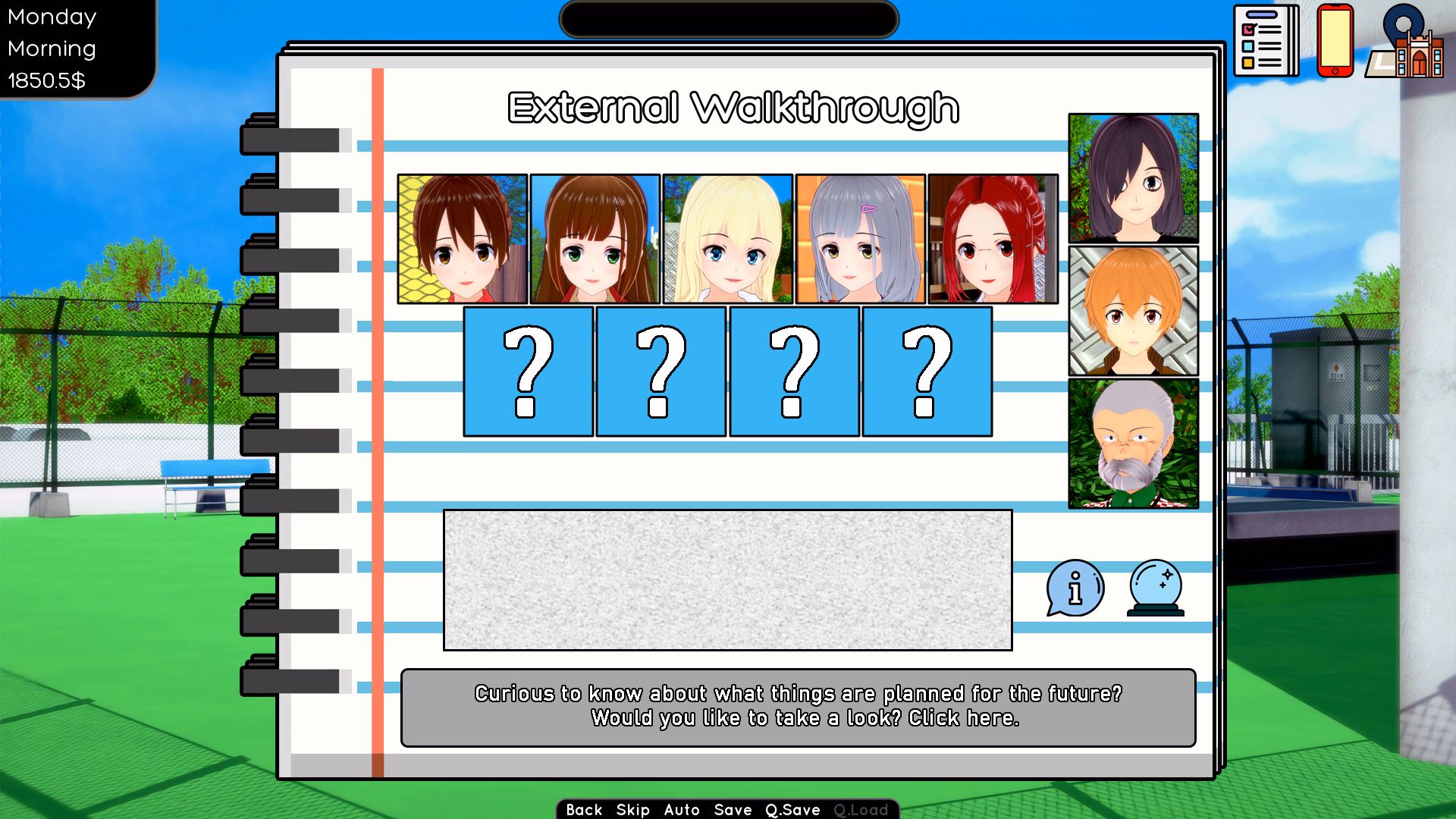Select the silver-haired girl with hairpin portrait
The image size is (1456, 819).
[859, 239]
